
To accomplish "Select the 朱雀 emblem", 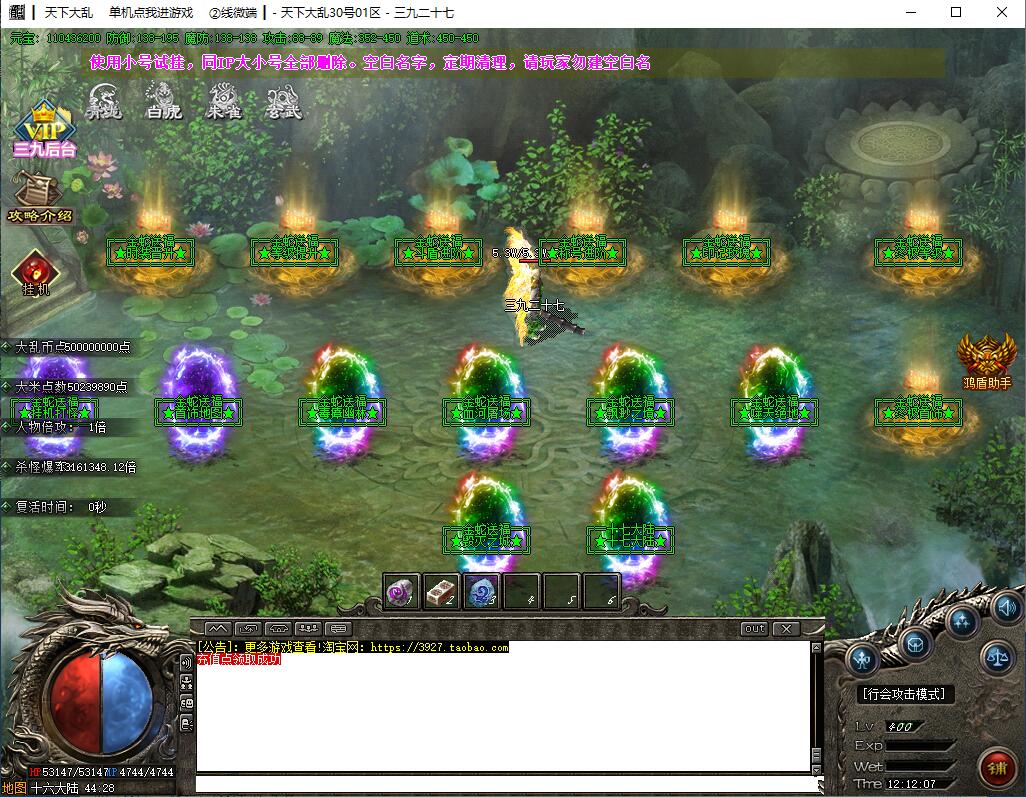I will [x=222, y=101].
